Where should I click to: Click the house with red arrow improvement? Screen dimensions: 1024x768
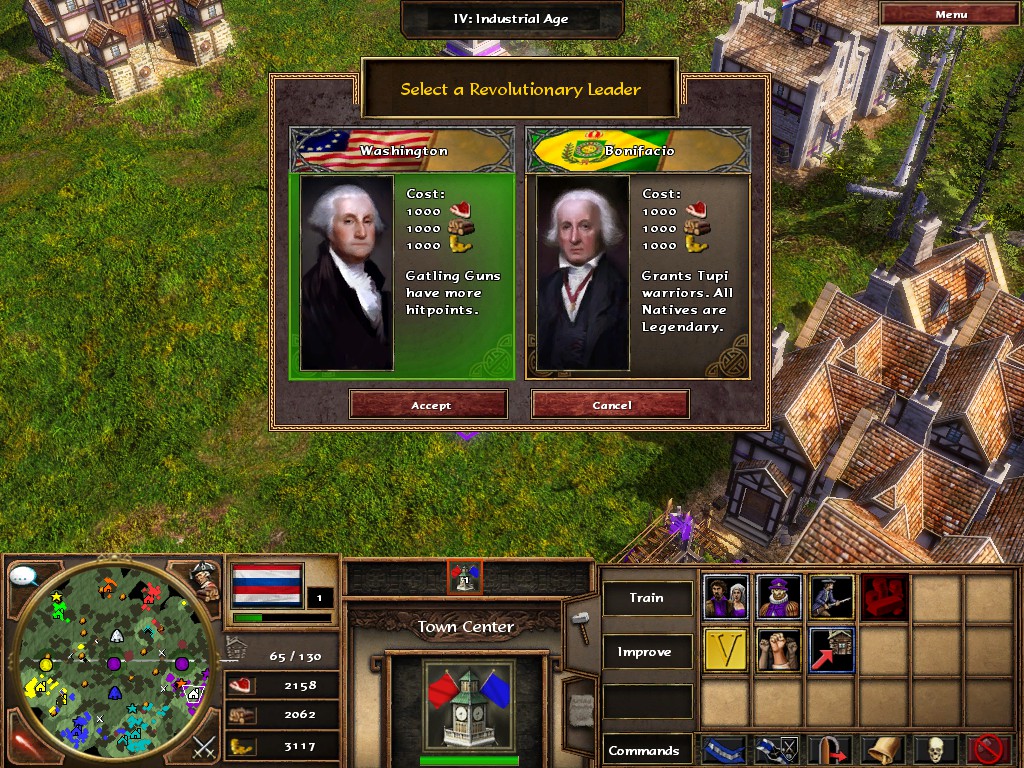[x=832, y=650]
